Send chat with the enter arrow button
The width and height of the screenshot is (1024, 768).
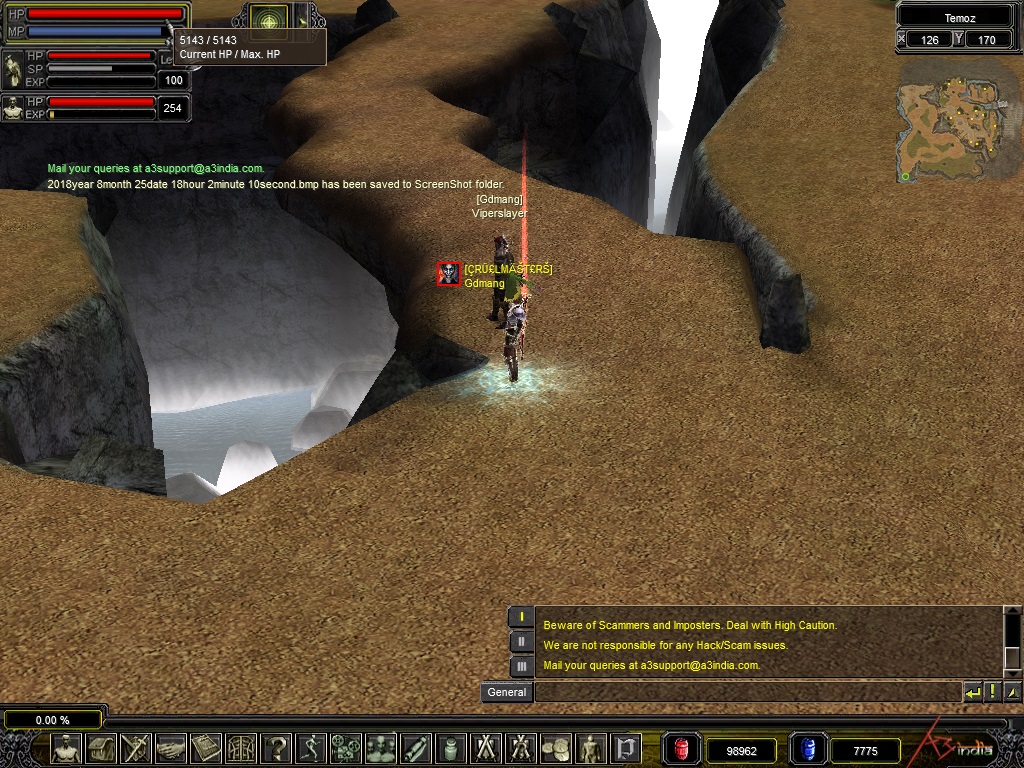pyautogui.click(x=972, y=692)
